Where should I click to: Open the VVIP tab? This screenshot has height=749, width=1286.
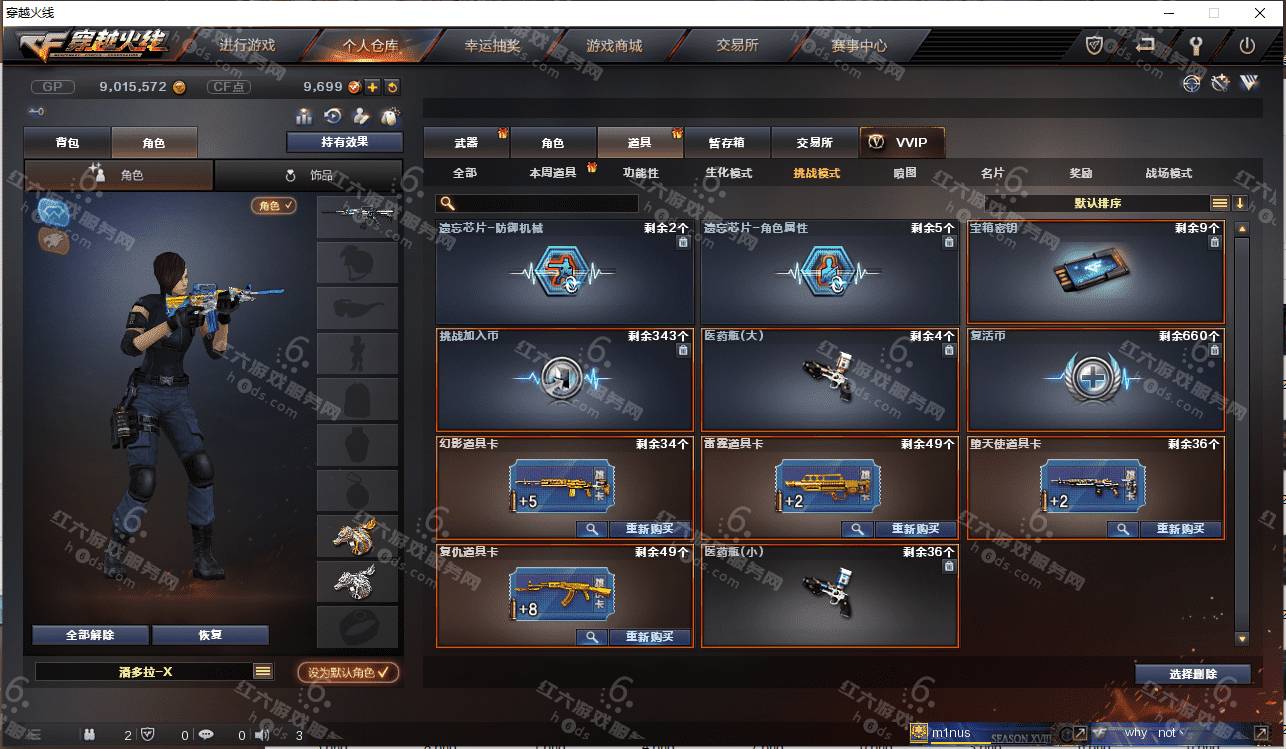click(901, 143)
